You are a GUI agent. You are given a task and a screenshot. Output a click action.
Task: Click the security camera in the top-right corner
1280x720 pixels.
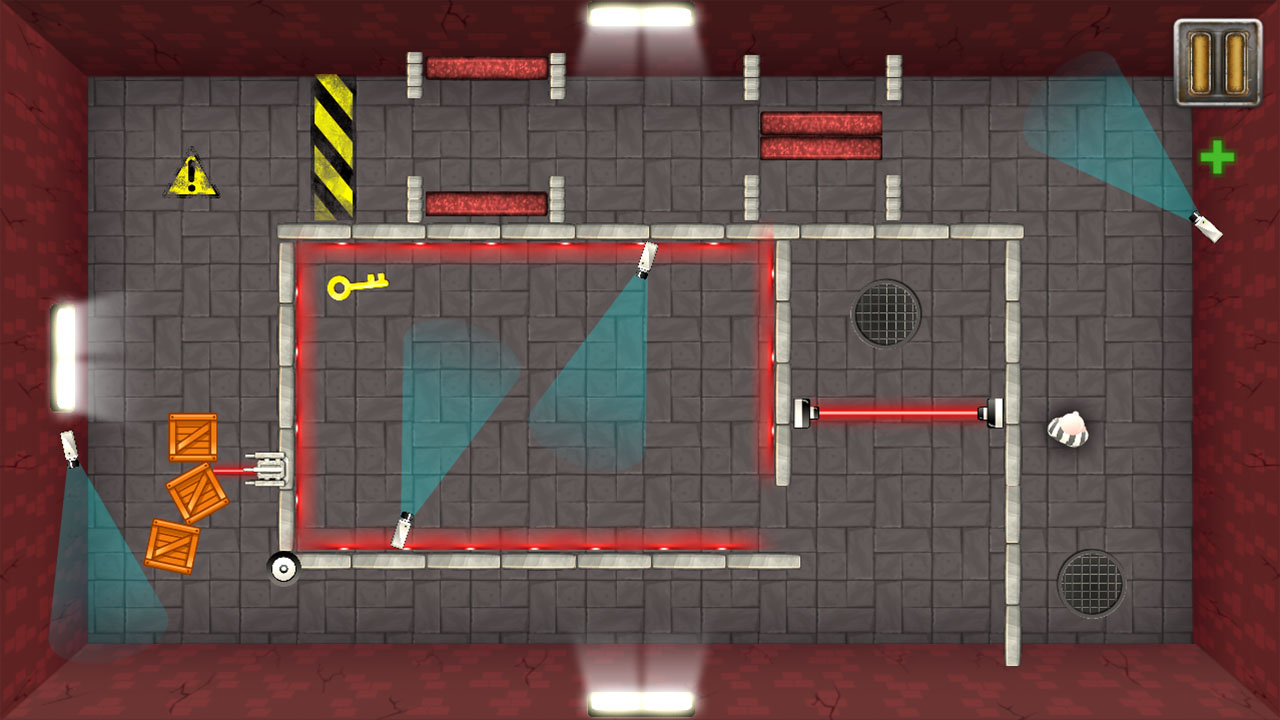click(x=1205, y=228)
